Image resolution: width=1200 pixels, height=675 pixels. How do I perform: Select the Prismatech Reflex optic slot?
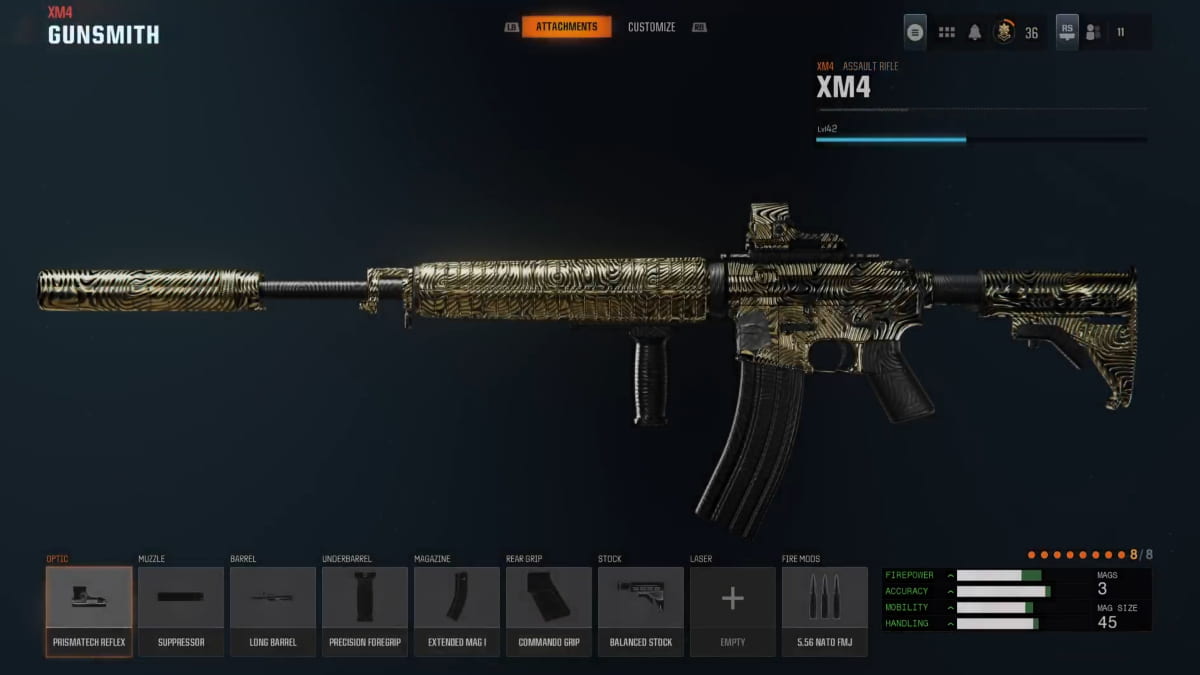[89, 611]
